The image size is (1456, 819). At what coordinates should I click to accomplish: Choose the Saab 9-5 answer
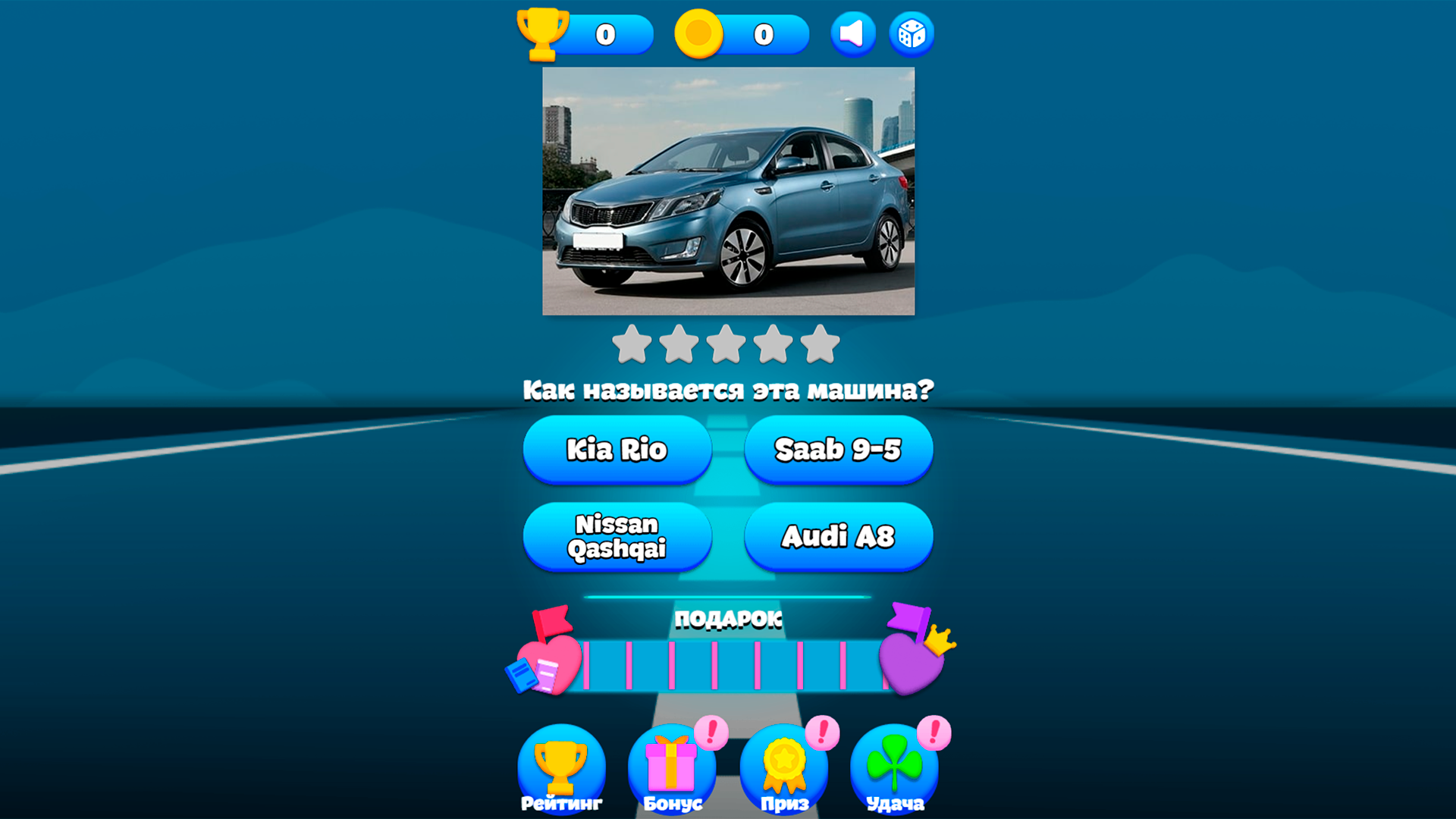click(x=837, y=450)
